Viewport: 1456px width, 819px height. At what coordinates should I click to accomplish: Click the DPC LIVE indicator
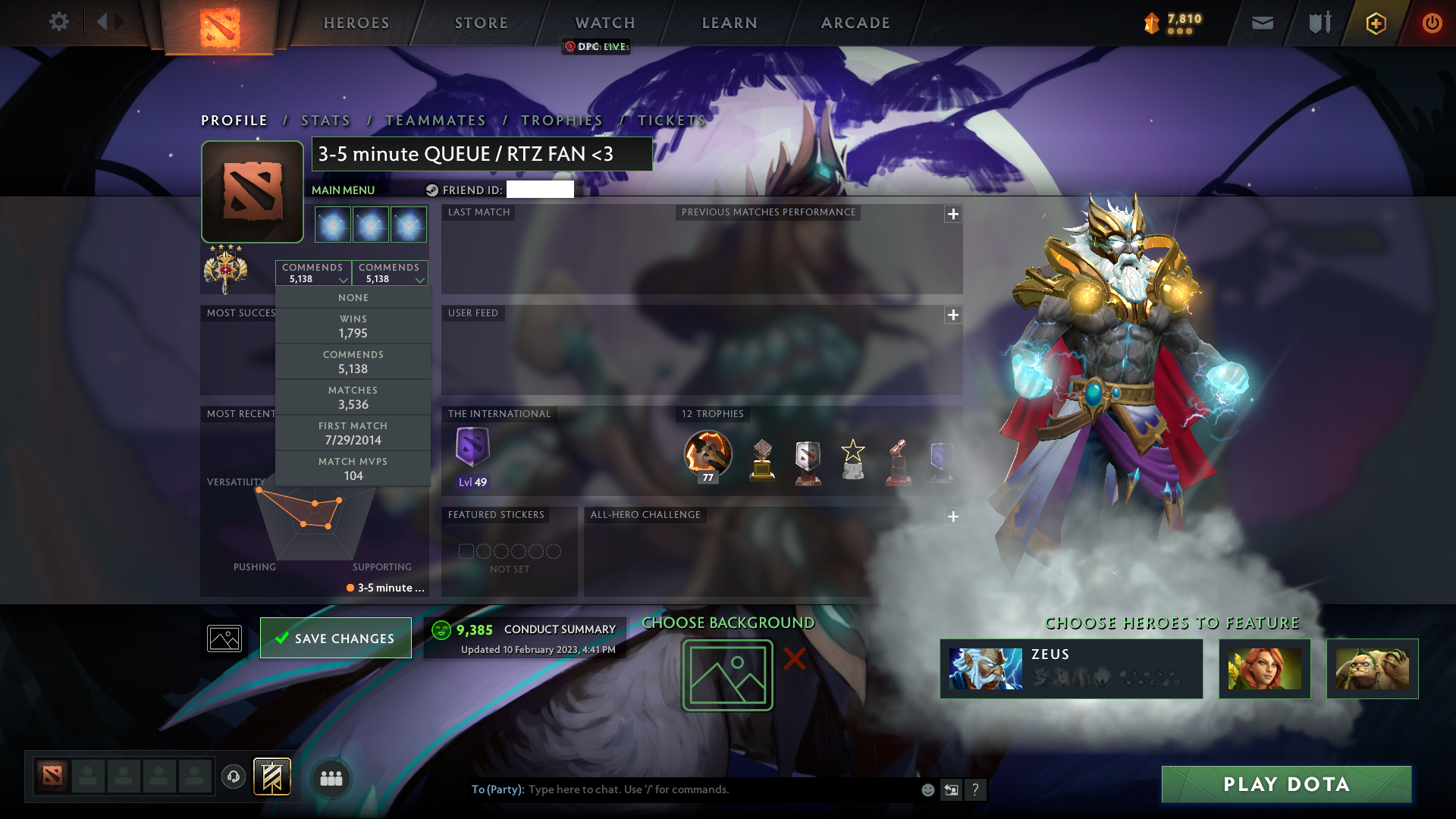pos(595,46)
